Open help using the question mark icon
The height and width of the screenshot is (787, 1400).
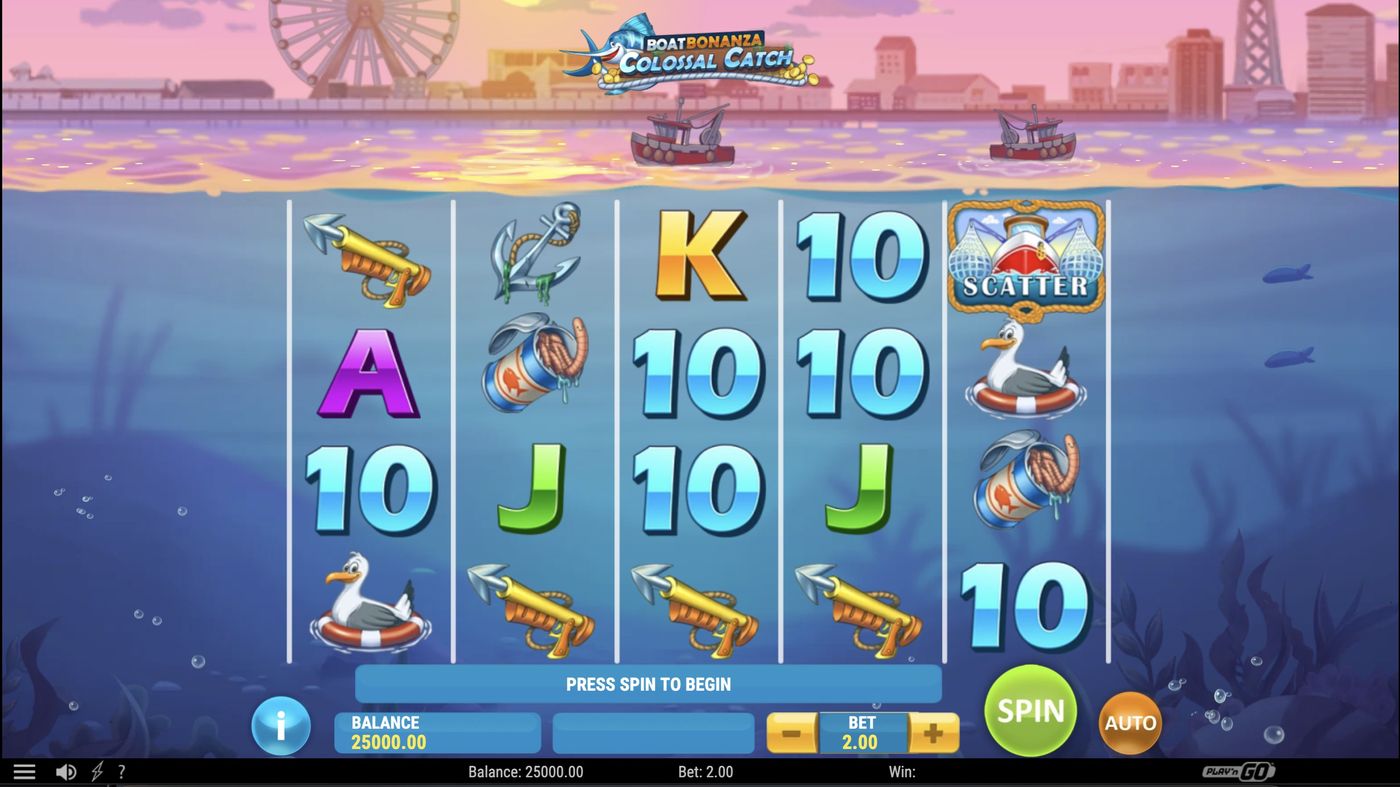[x=121, y=771]
